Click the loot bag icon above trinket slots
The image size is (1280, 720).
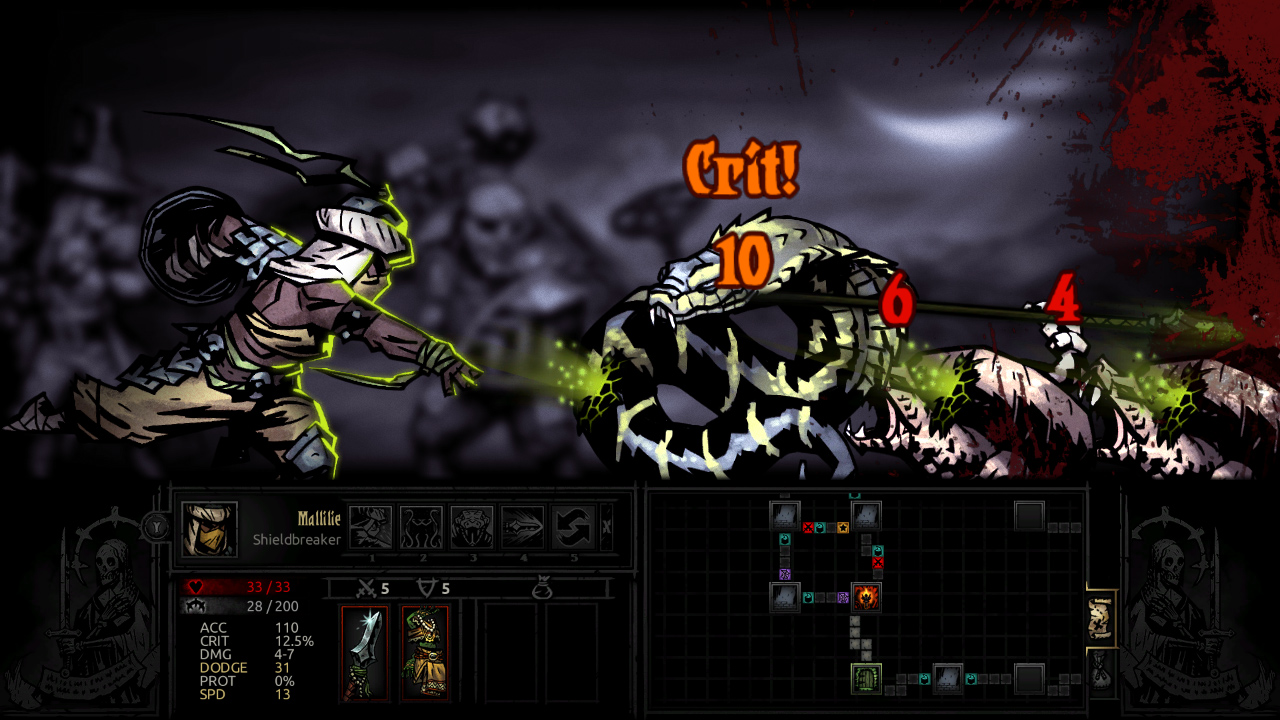(x=544, y=588)
